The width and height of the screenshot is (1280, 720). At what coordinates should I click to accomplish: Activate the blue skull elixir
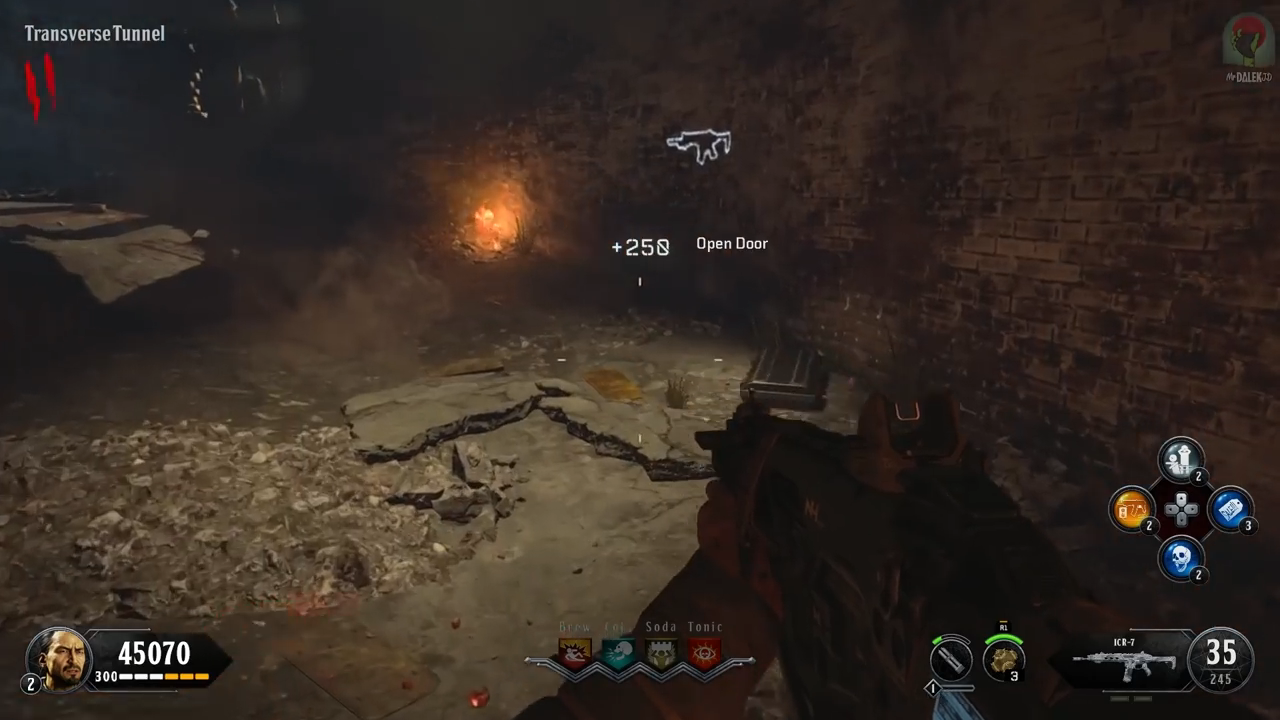(1181, 558)
